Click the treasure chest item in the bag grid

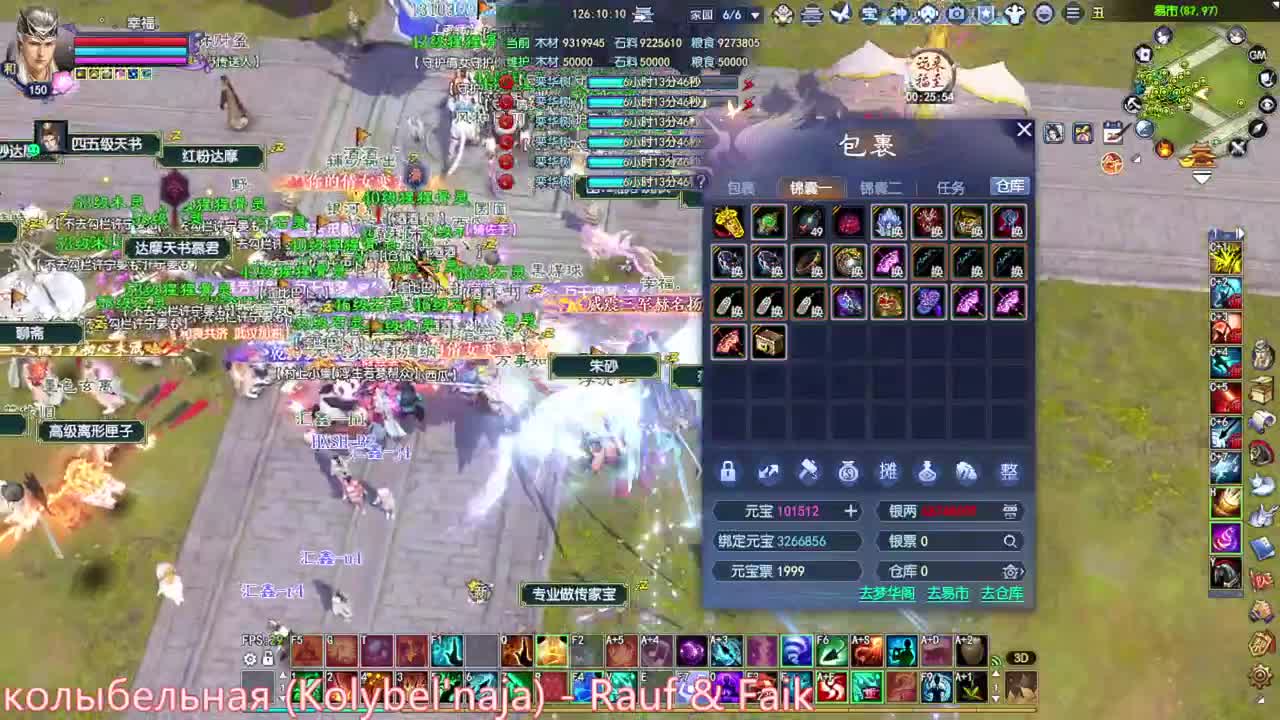tap(768, 342)
